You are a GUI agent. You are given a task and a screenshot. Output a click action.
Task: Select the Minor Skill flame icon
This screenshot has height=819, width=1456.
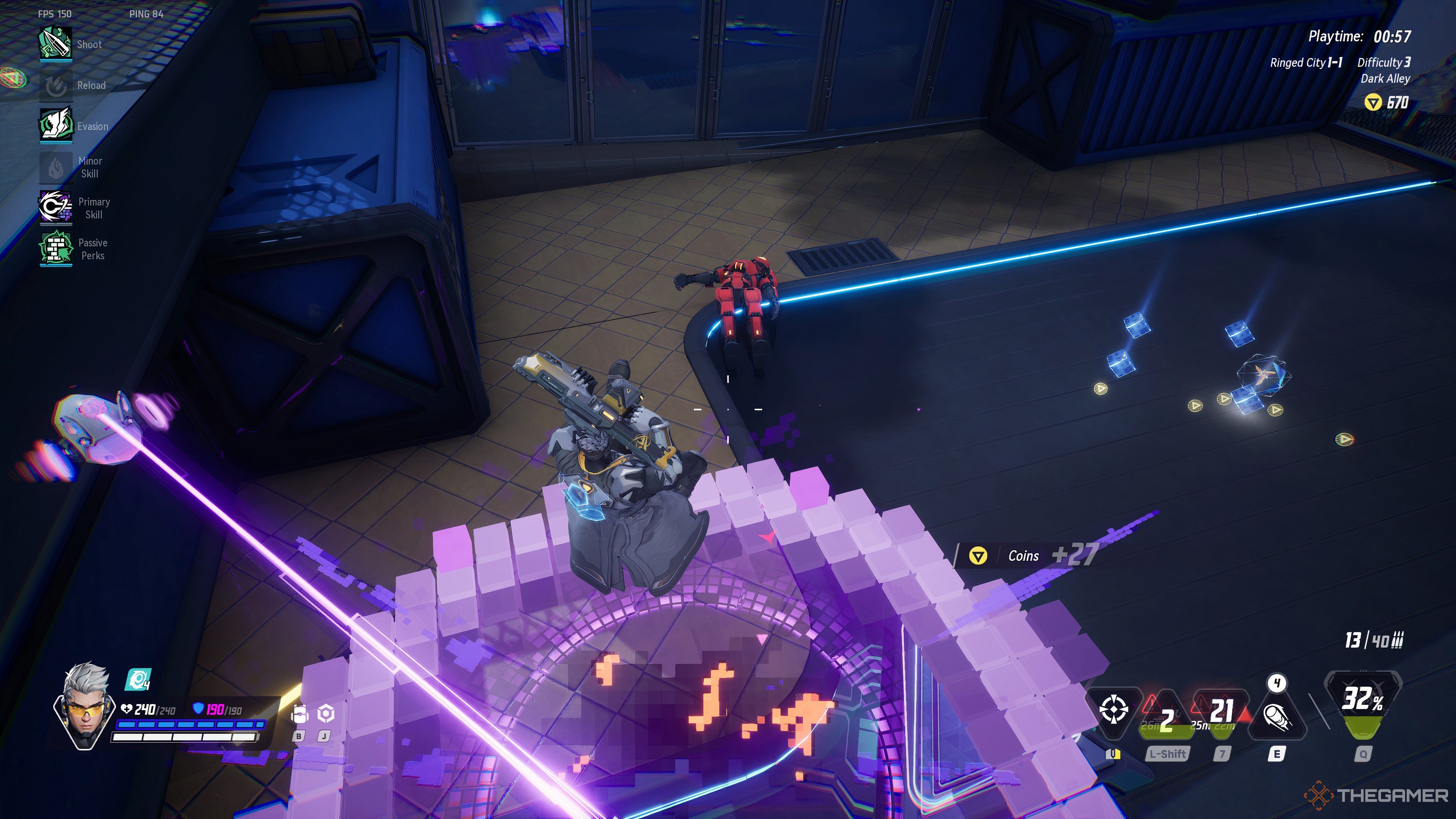click(x=55, y=167)
